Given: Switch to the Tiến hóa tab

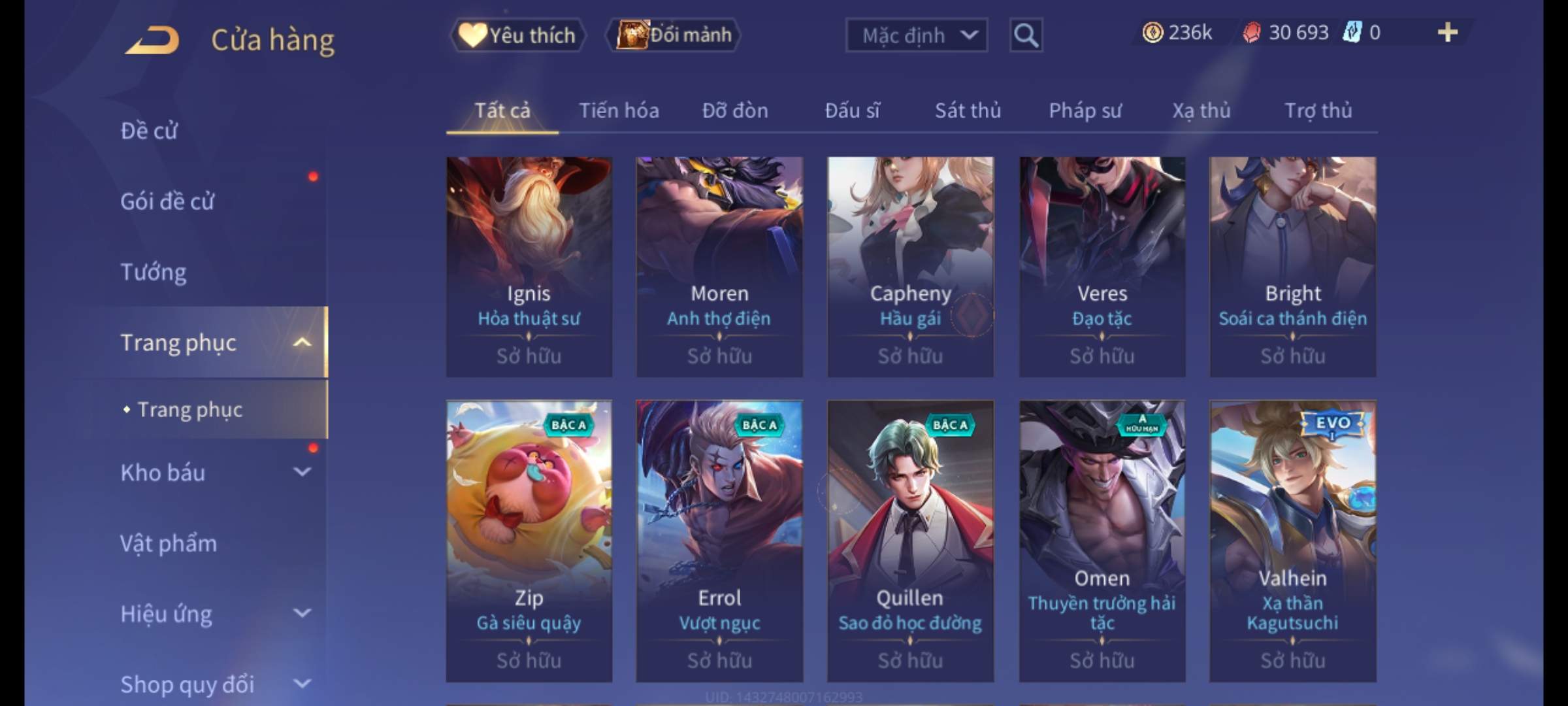Looking at the screenshot, I should click(x=619, y=110).
